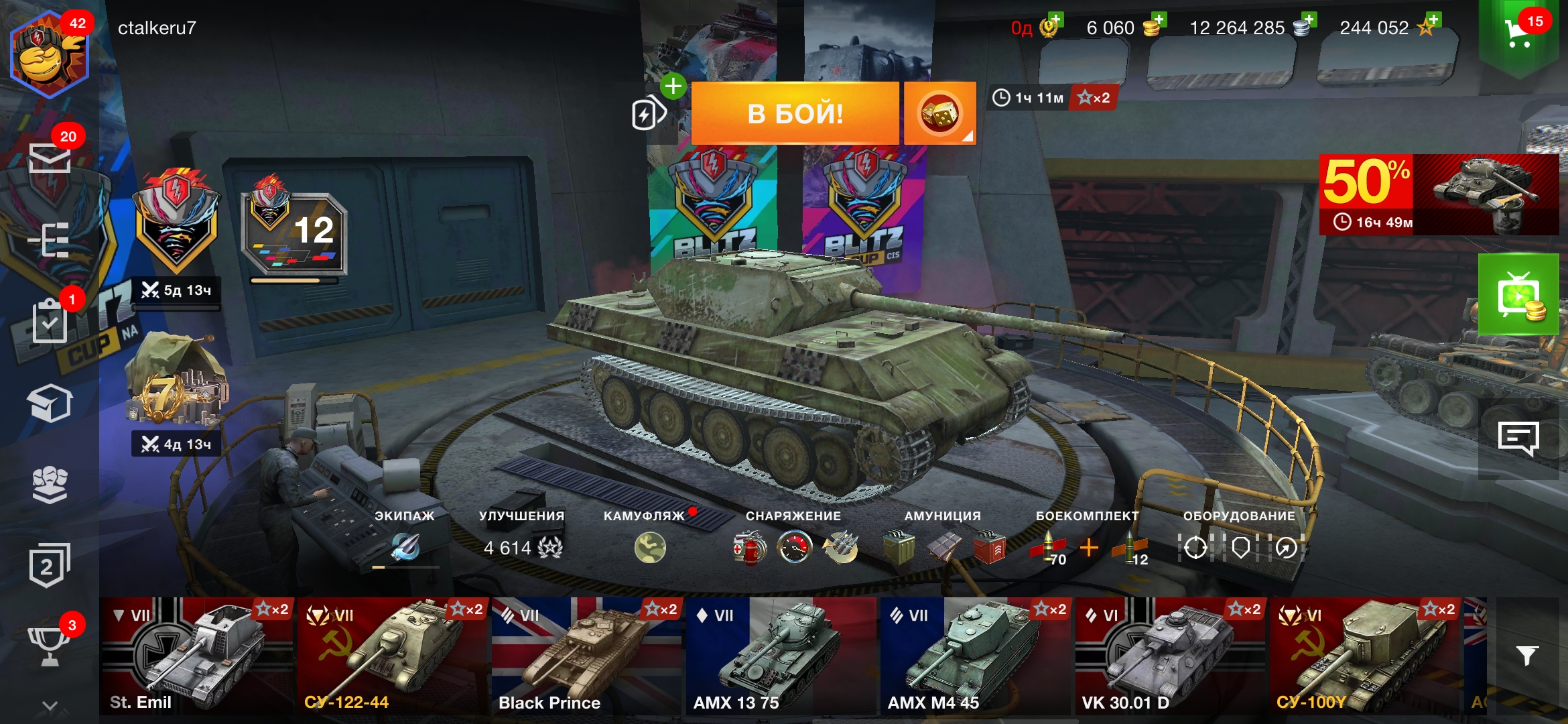Screen dimensions: 1568x724
Task: Open the battle mode selector with dice icon
Action: pos(939,113)
